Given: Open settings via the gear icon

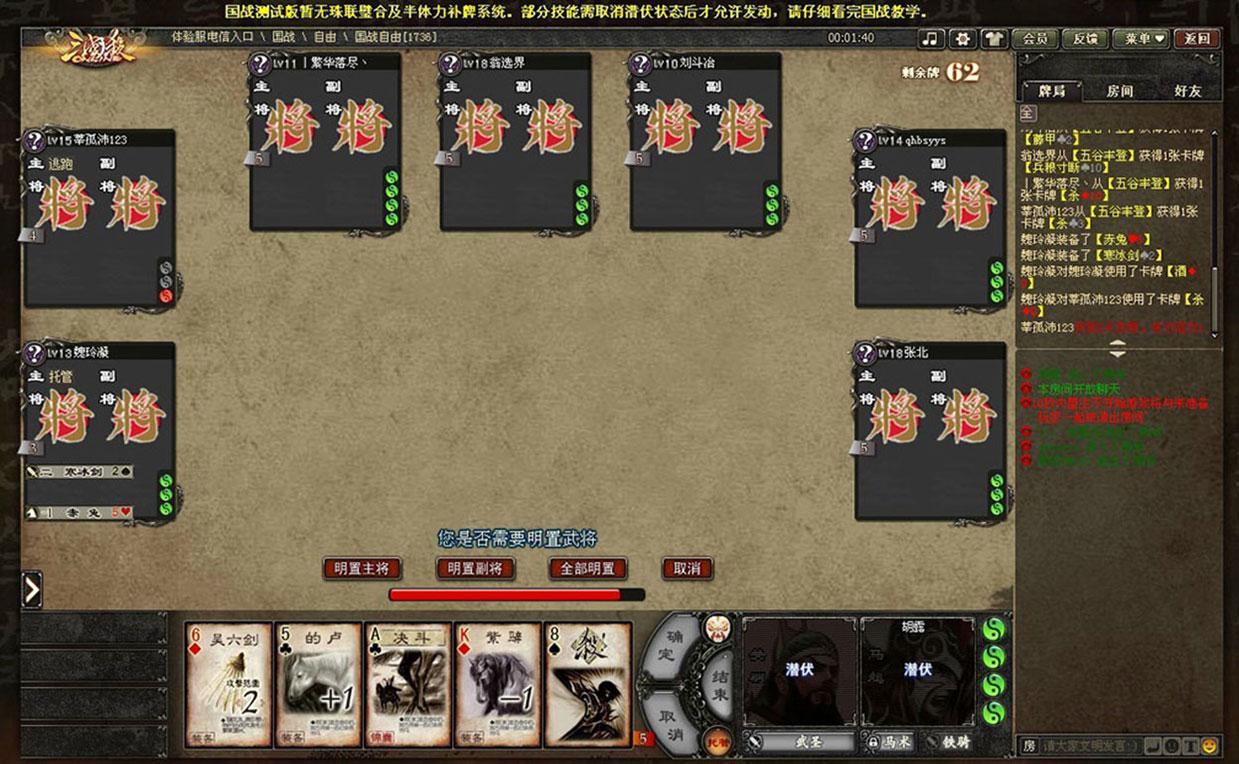Looking at the screenshot, I should tap(962, 39).
